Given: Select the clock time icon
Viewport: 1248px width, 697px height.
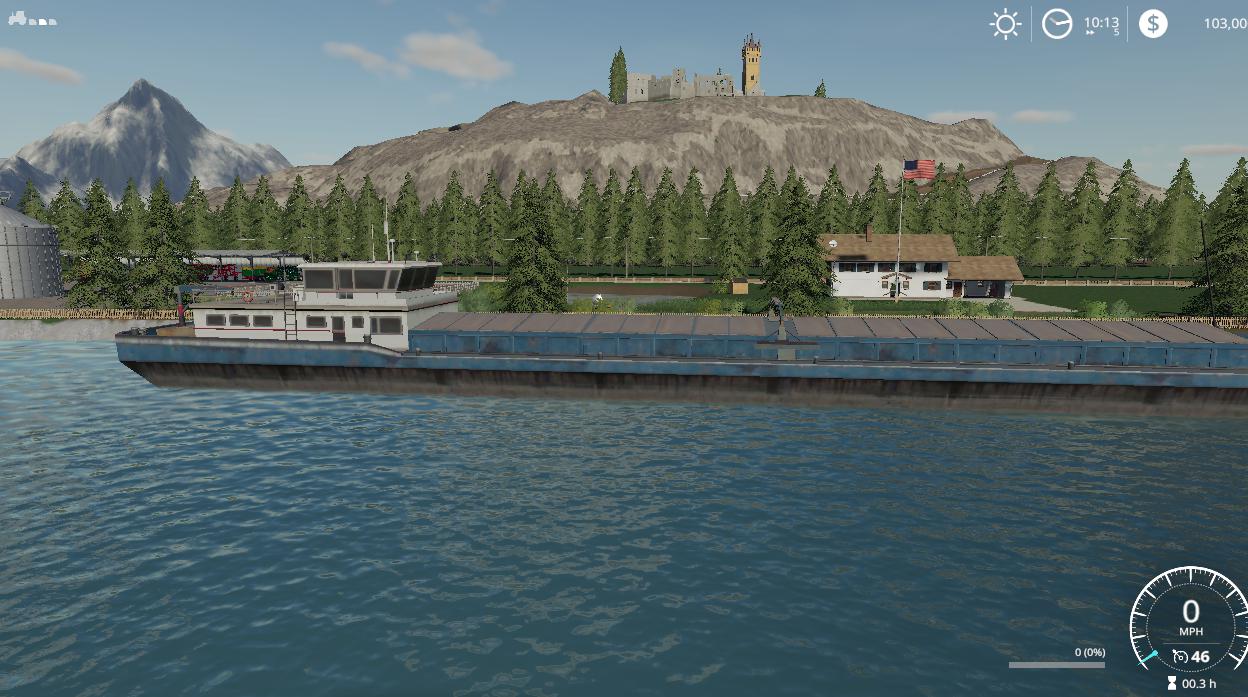Looking at the screenshot, I should point(1057,23).
